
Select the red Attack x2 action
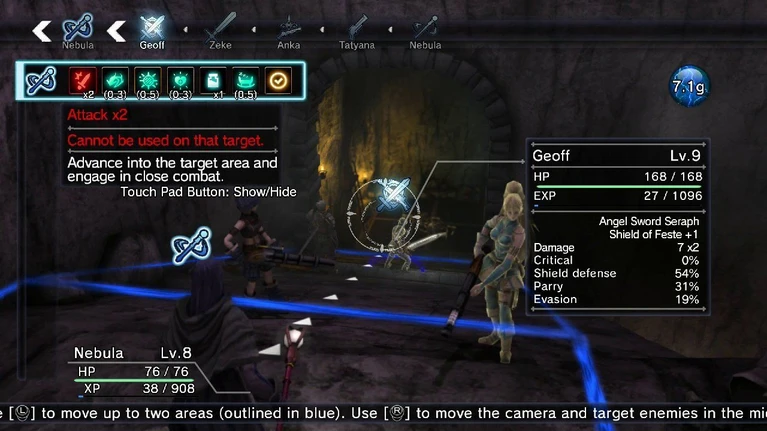[82, 79]
